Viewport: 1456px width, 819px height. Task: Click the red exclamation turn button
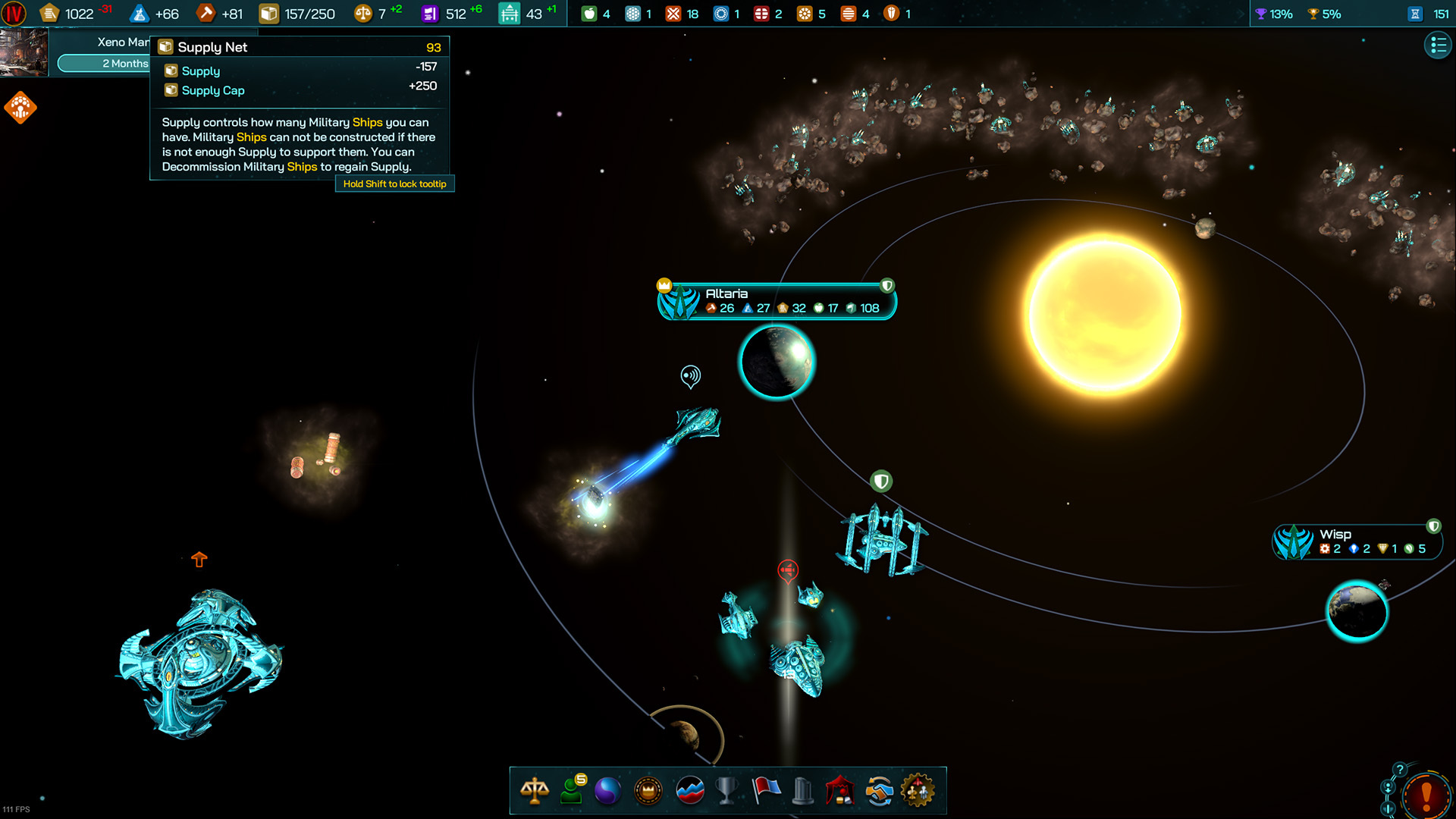pos(1426,796)
